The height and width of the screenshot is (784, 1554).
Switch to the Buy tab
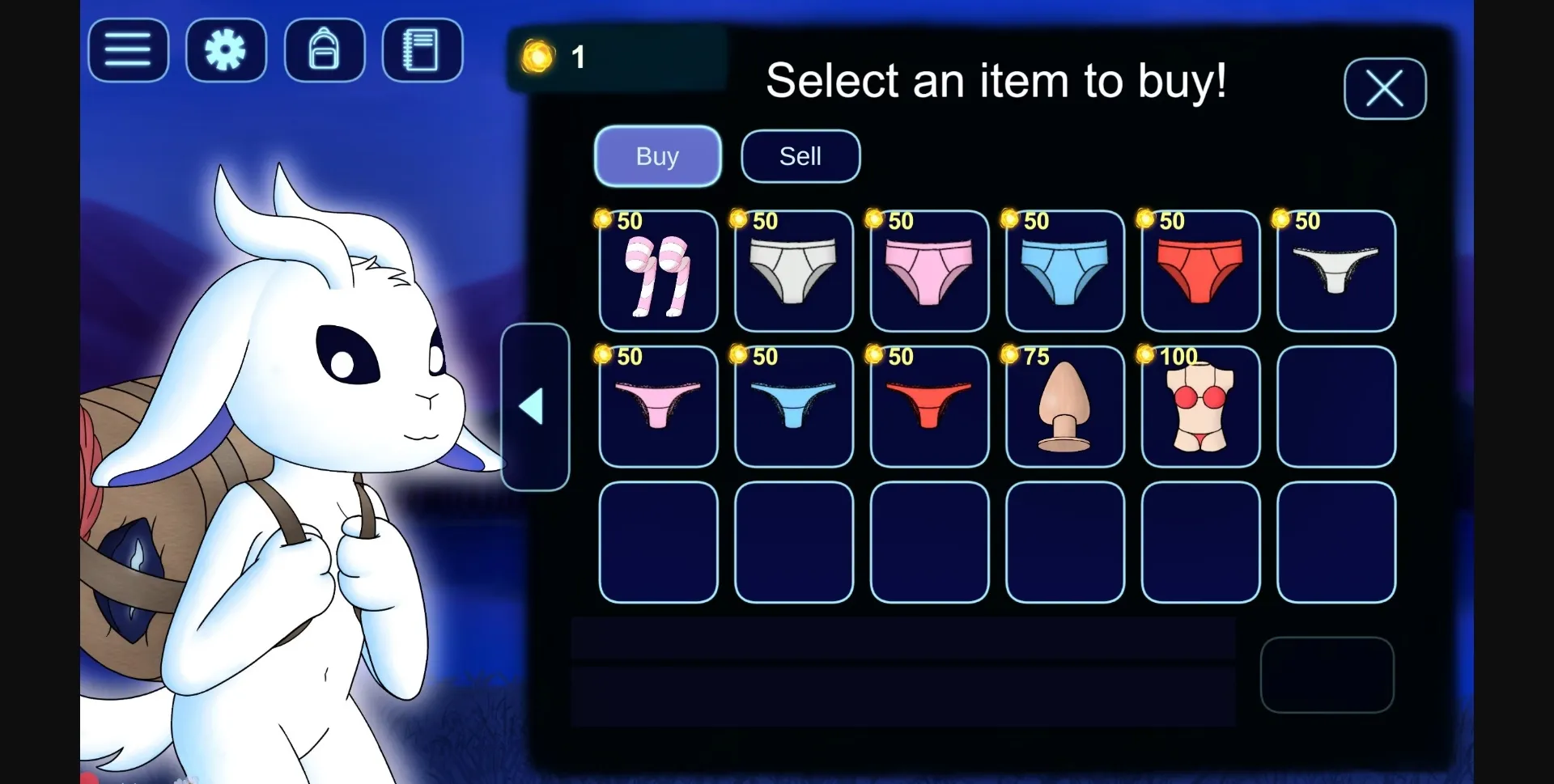point(657,156)
